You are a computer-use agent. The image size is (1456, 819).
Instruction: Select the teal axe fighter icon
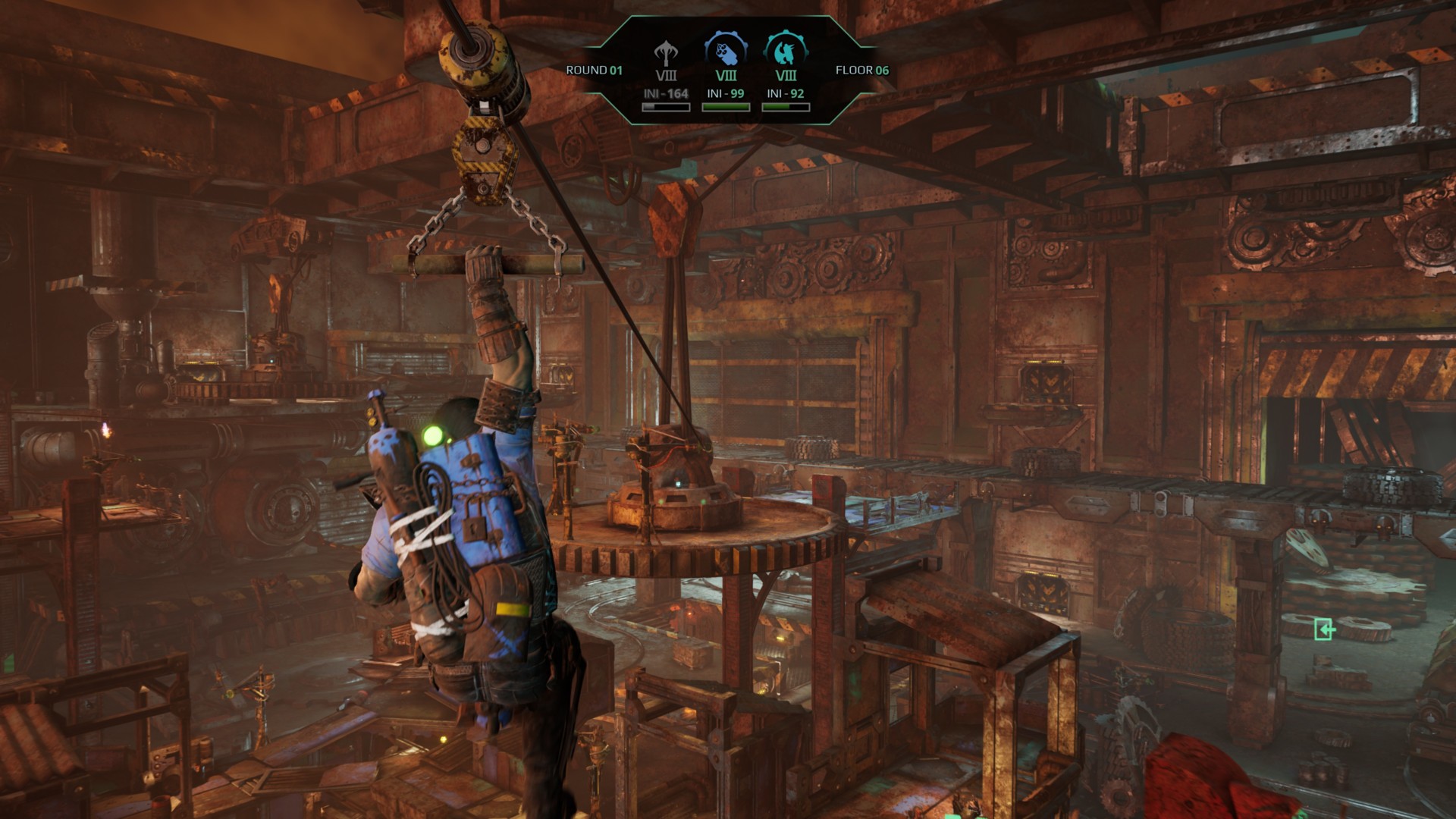pyautogui.click(x=786, y=52)
